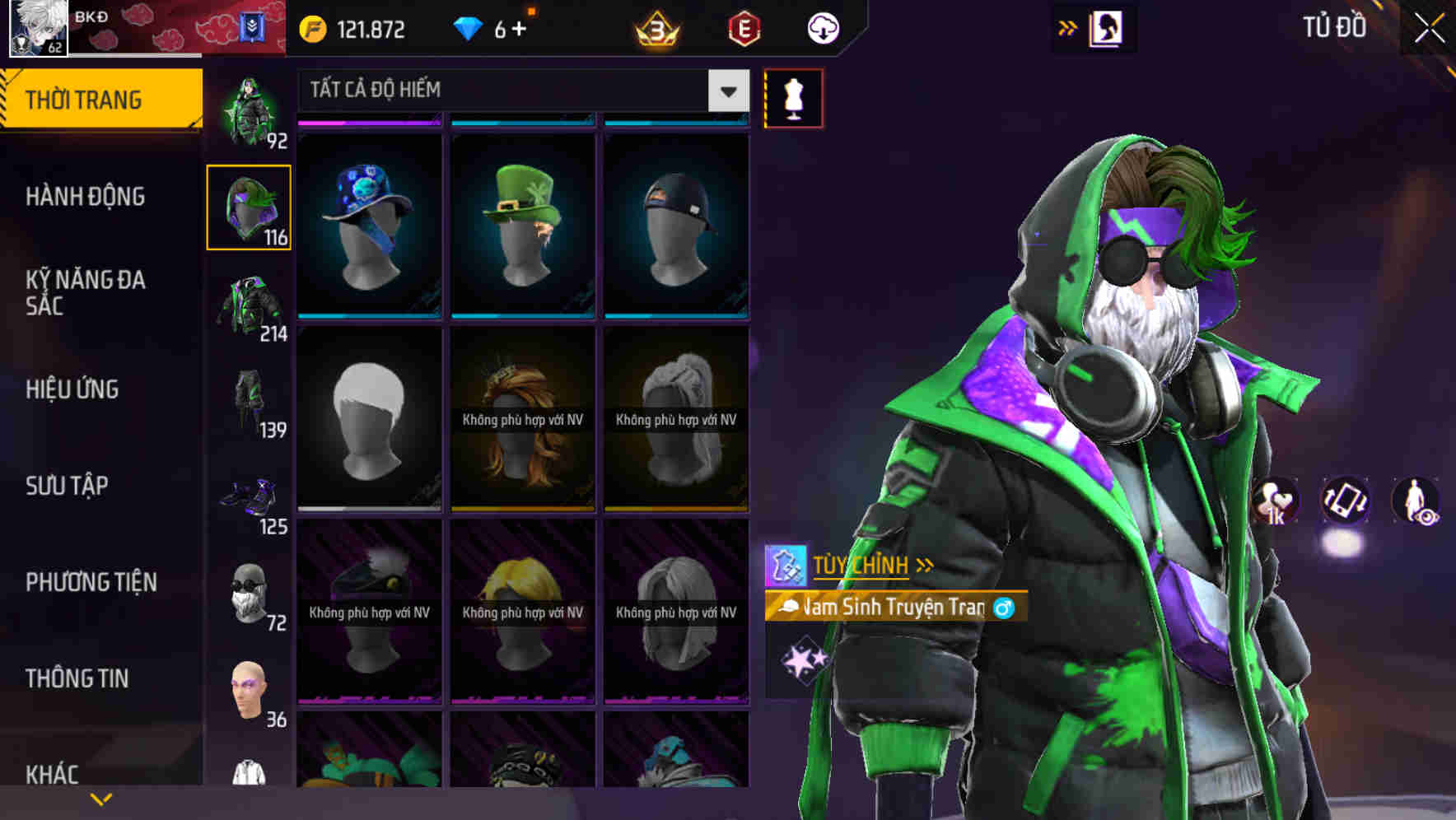Image resolution: width=1456 pixels, height=820 pixels.
Task: Select the face category with 36 items
Action: pyautogui.click(x=247, y=690)
